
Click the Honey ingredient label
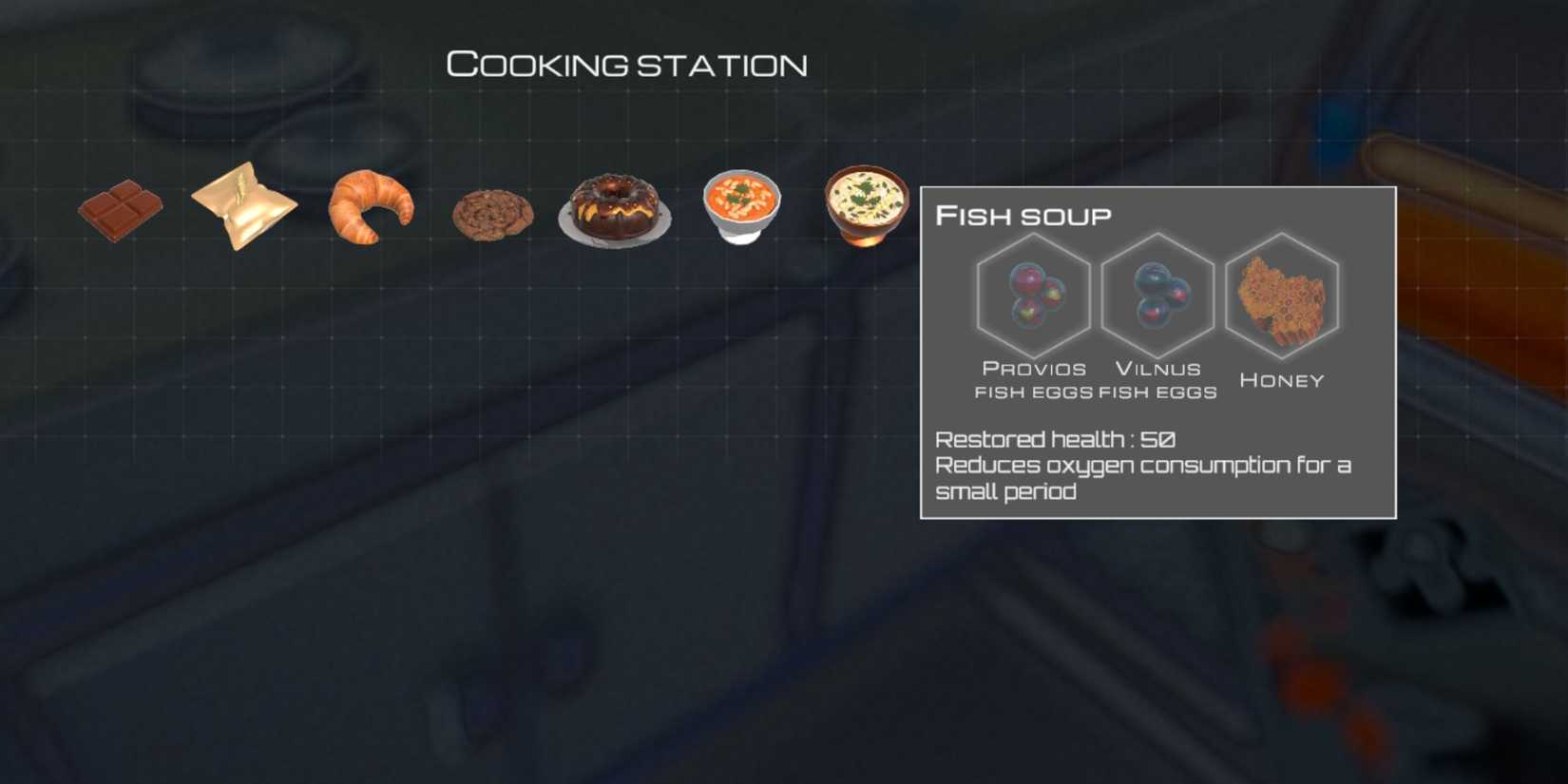point(1281,379)
